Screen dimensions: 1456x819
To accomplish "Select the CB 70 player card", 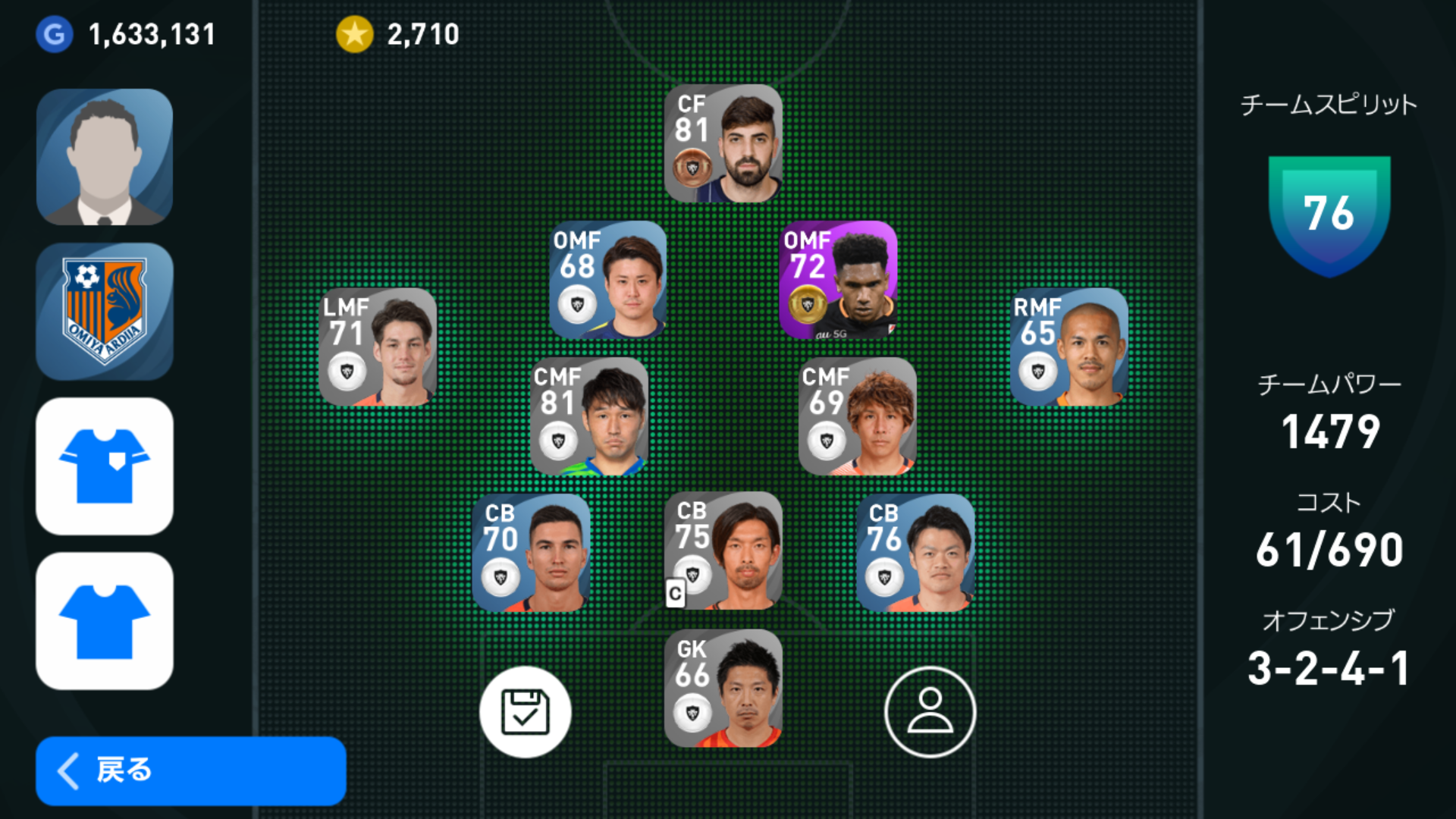I will tap(531, 553).
